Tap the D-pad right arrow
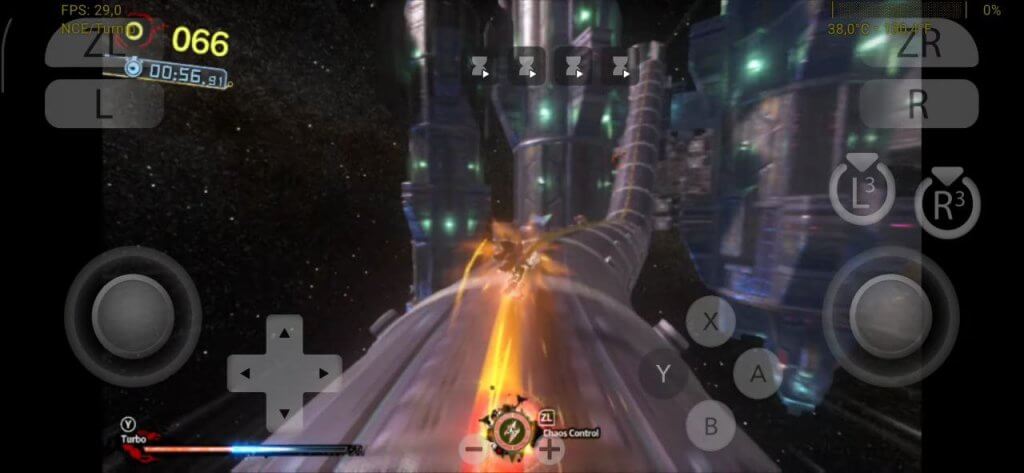The image size is (1024, 473). click(x=325, y=374)
